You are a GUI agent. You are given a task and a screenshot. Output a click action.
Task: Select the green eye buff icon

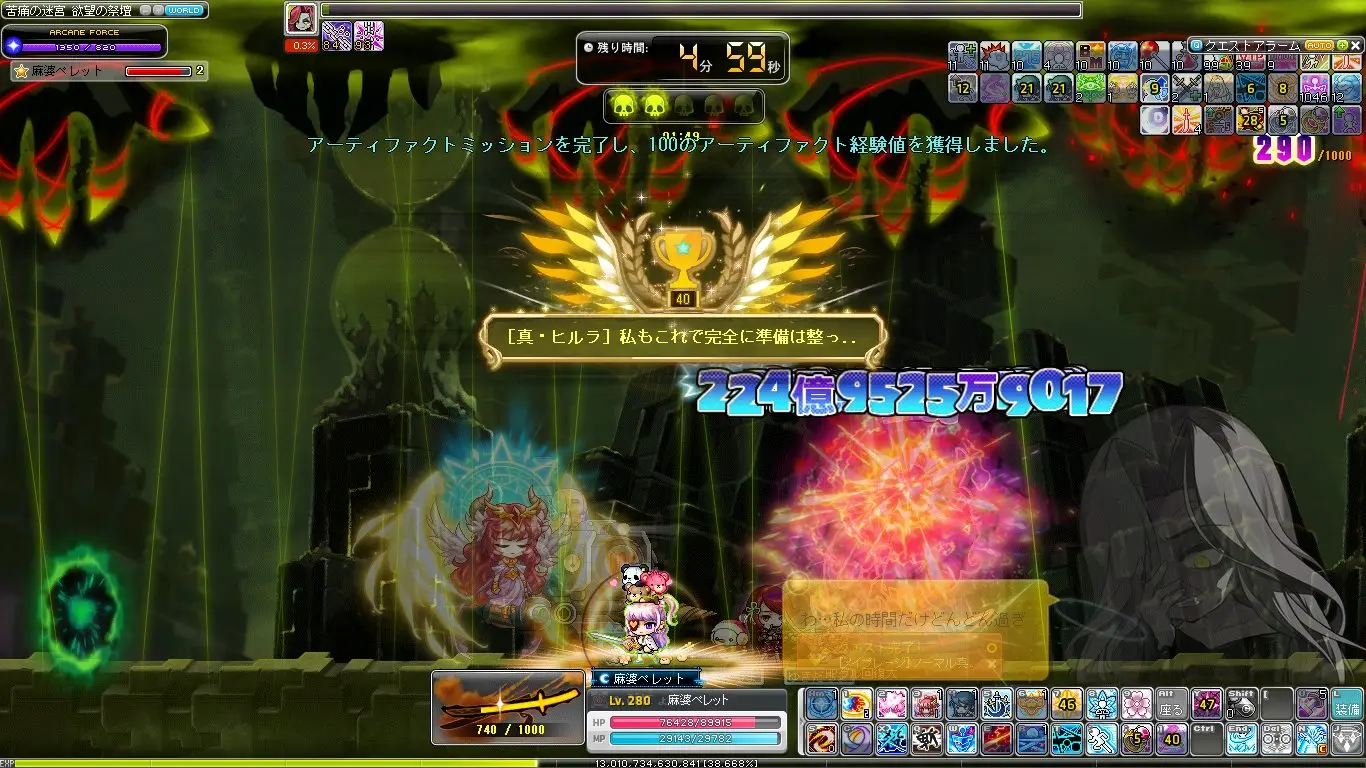(x=1091, y=88)
